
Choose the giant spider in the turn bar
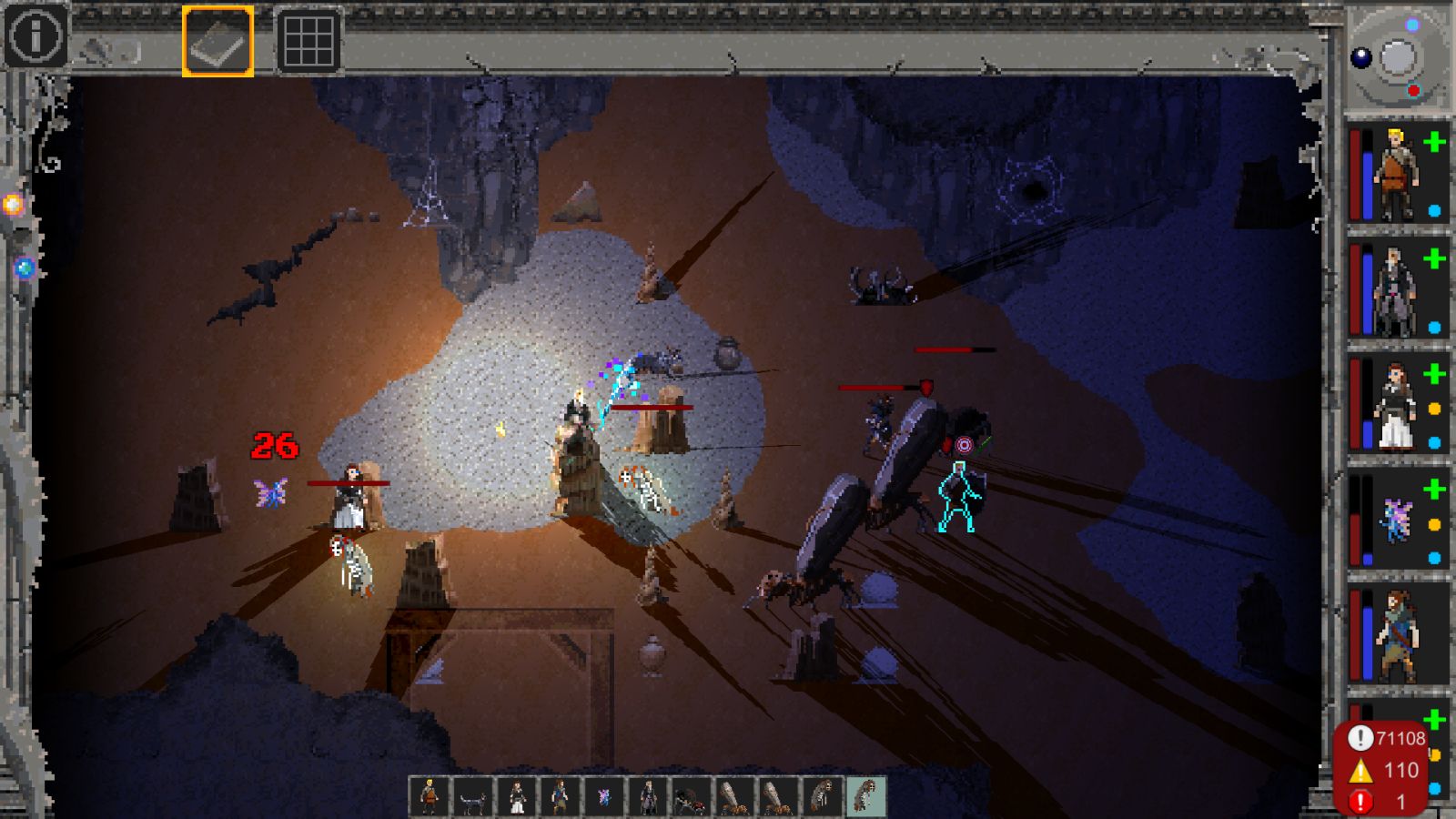(691, 797)
